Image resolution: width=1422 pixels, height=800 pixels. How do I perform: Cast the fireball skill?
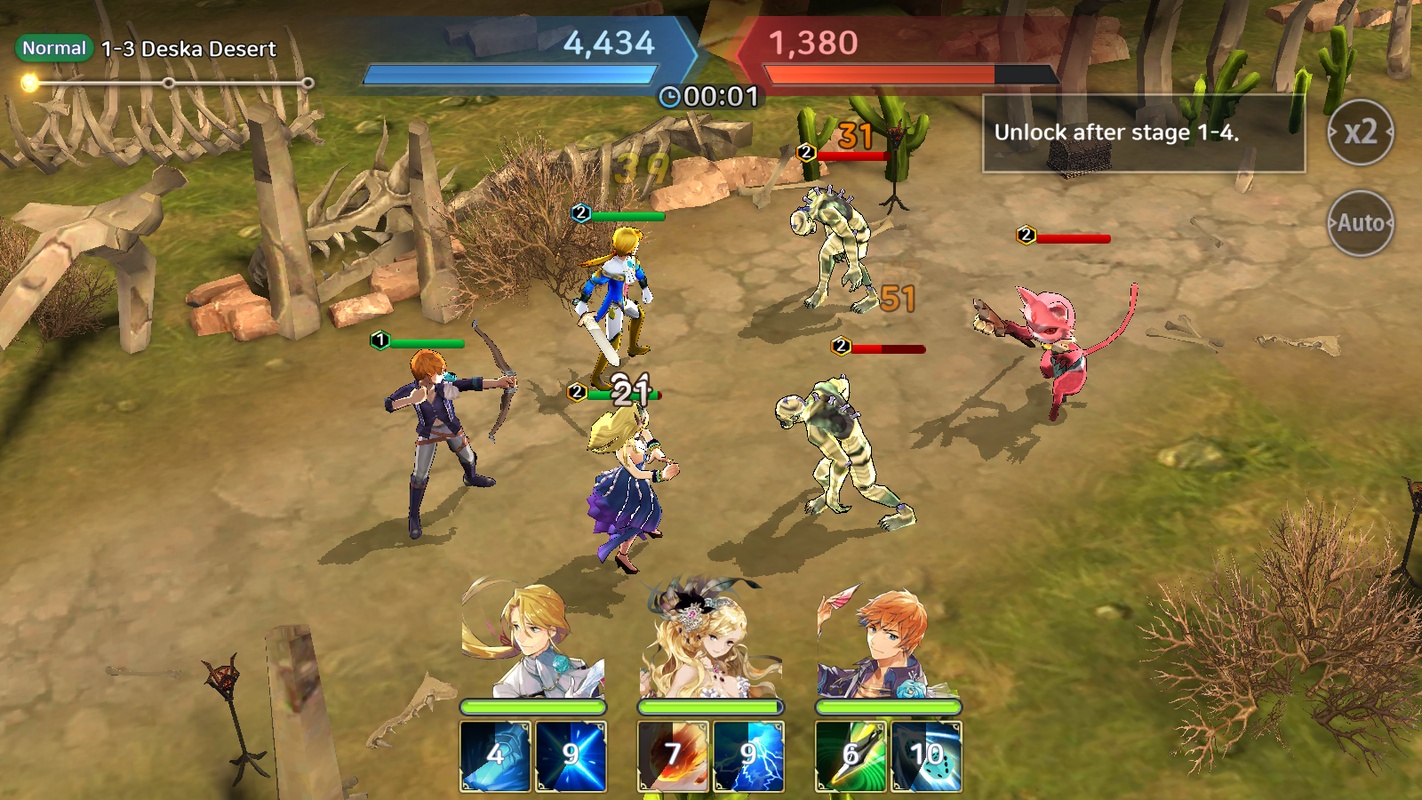click(673, 756)
